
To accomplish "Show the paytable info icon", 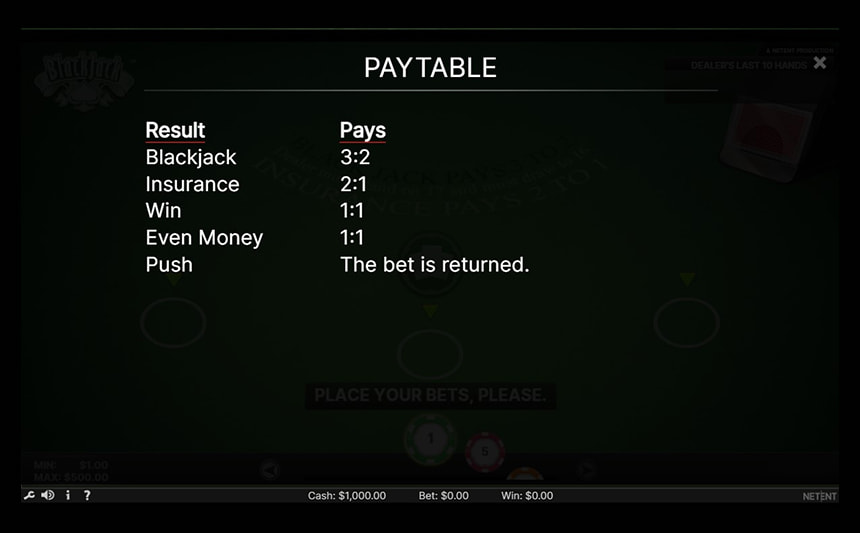I will (x=68, y=495).
